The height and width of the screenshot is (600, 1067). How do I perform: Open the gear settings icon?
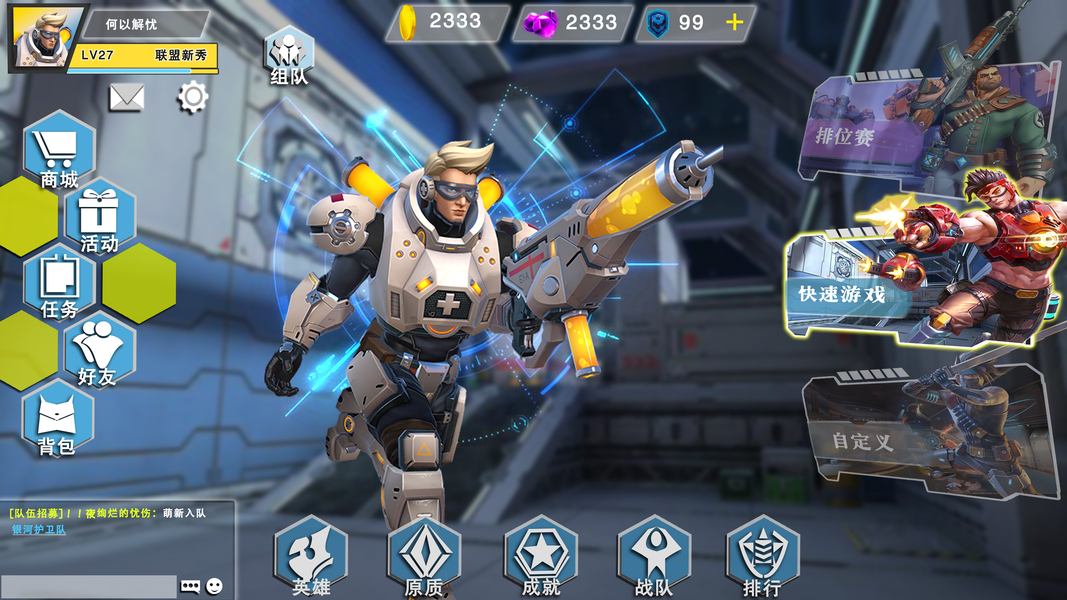[x=192, y=97]
